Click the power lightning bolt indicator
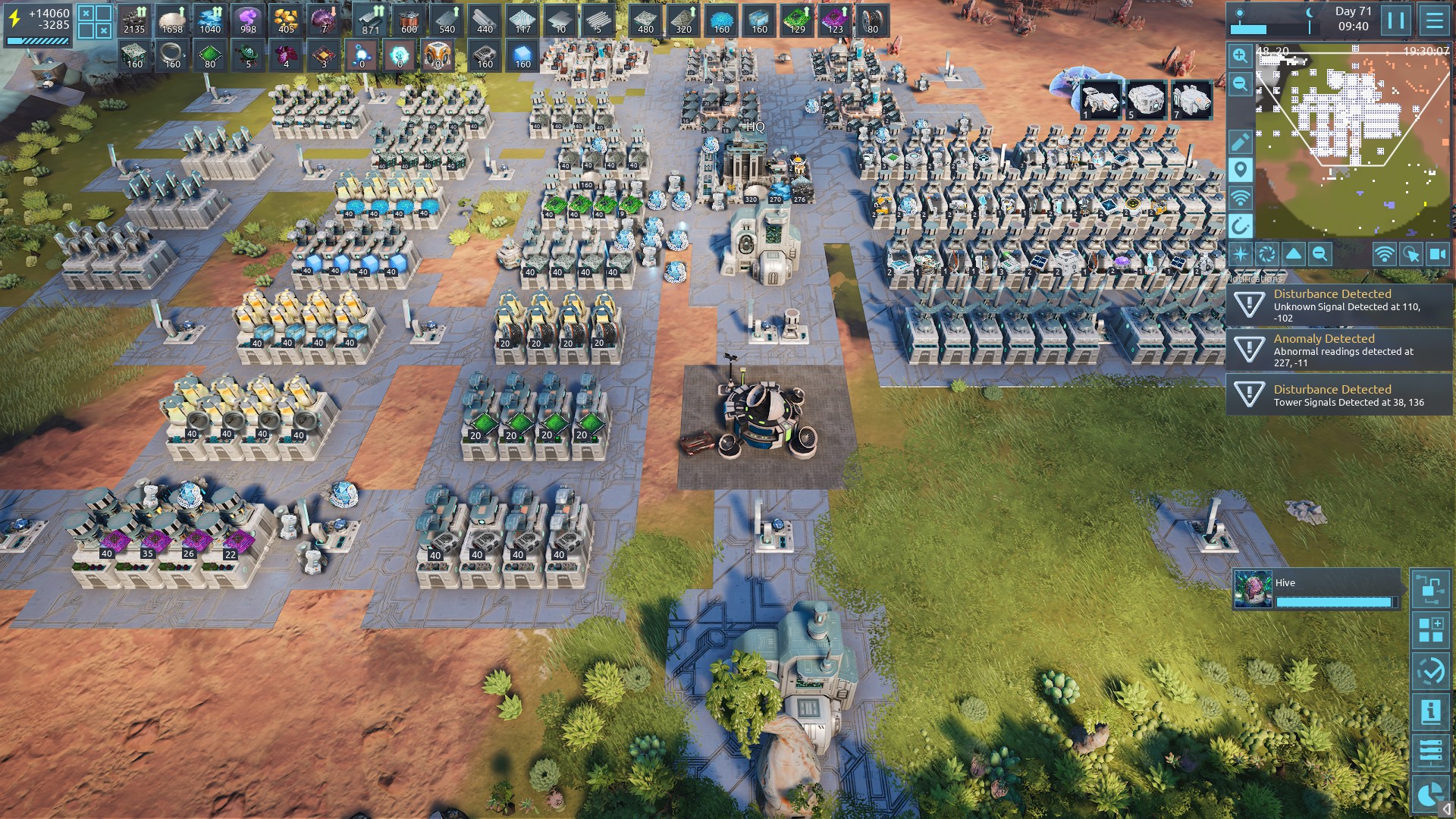The width and height of the screenshot is (1456, 819). tap(14, 19)
